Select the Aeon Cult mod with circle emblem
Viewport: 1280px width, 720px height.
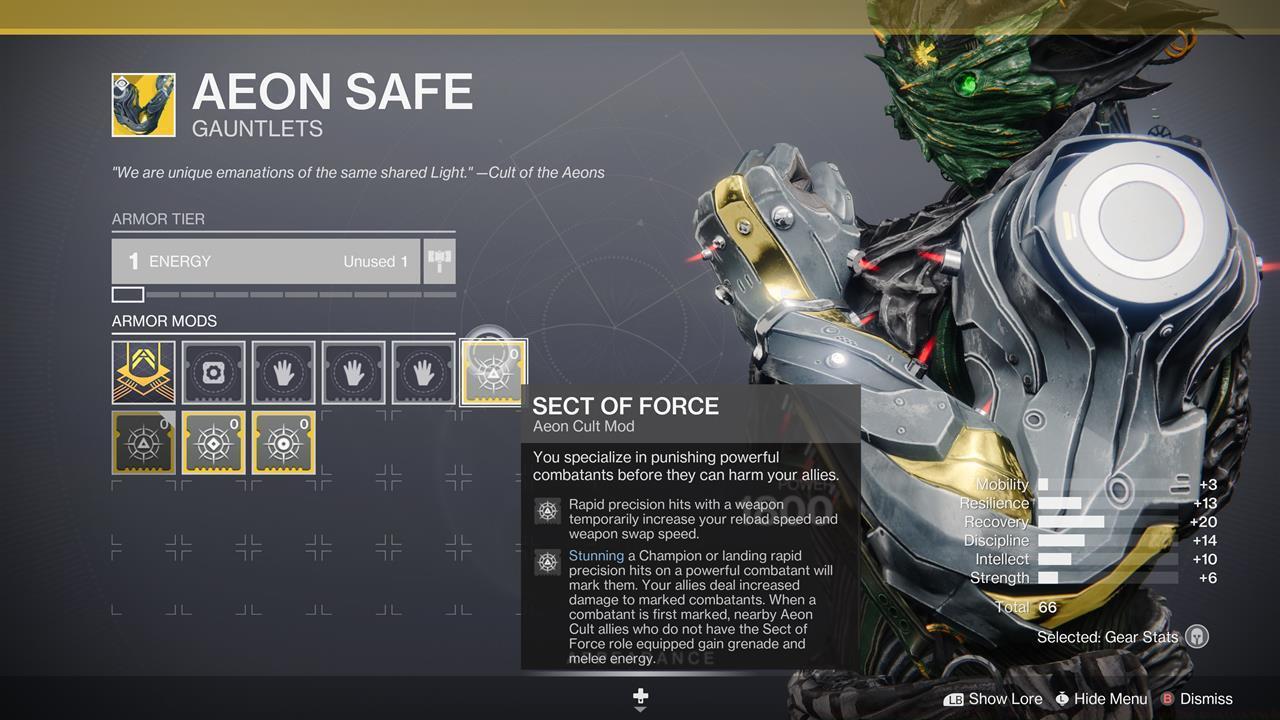[x=283, y=441]
